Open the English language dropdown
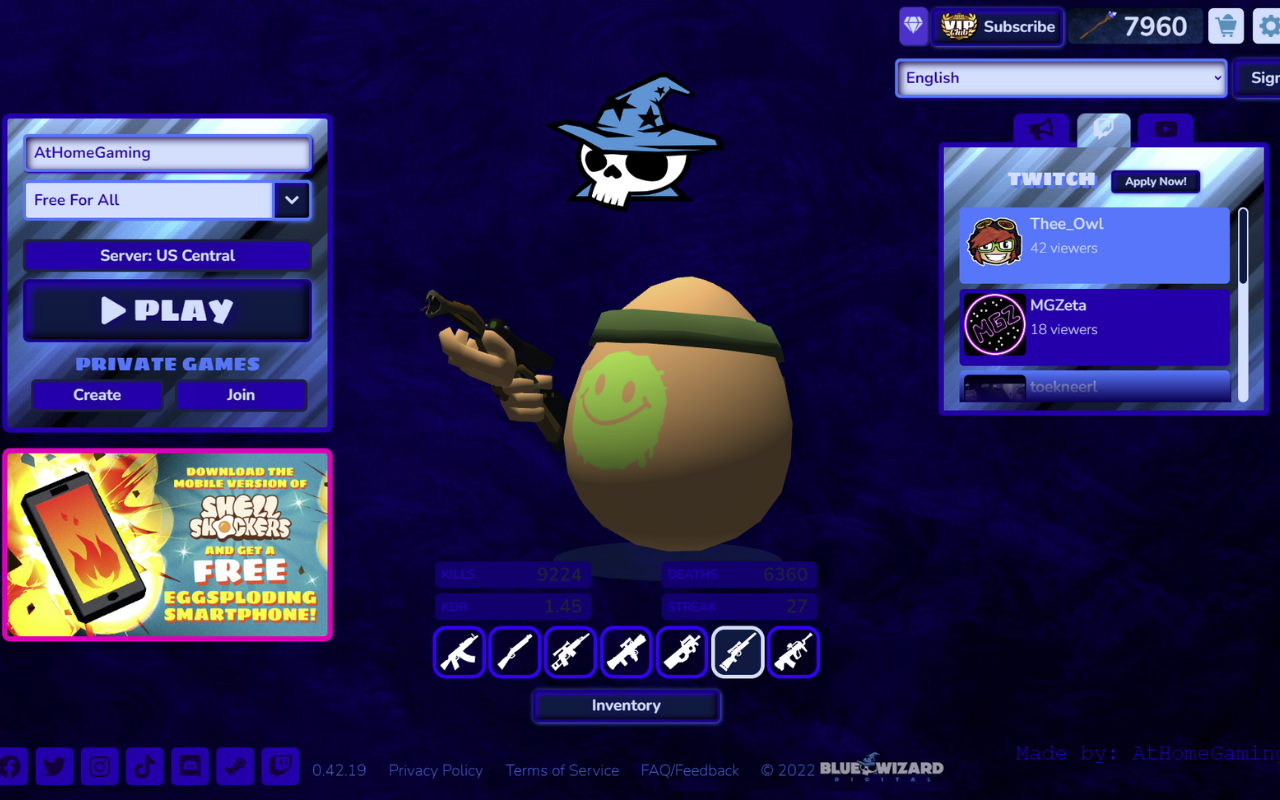The image size is (1280, 800). 1060,78
